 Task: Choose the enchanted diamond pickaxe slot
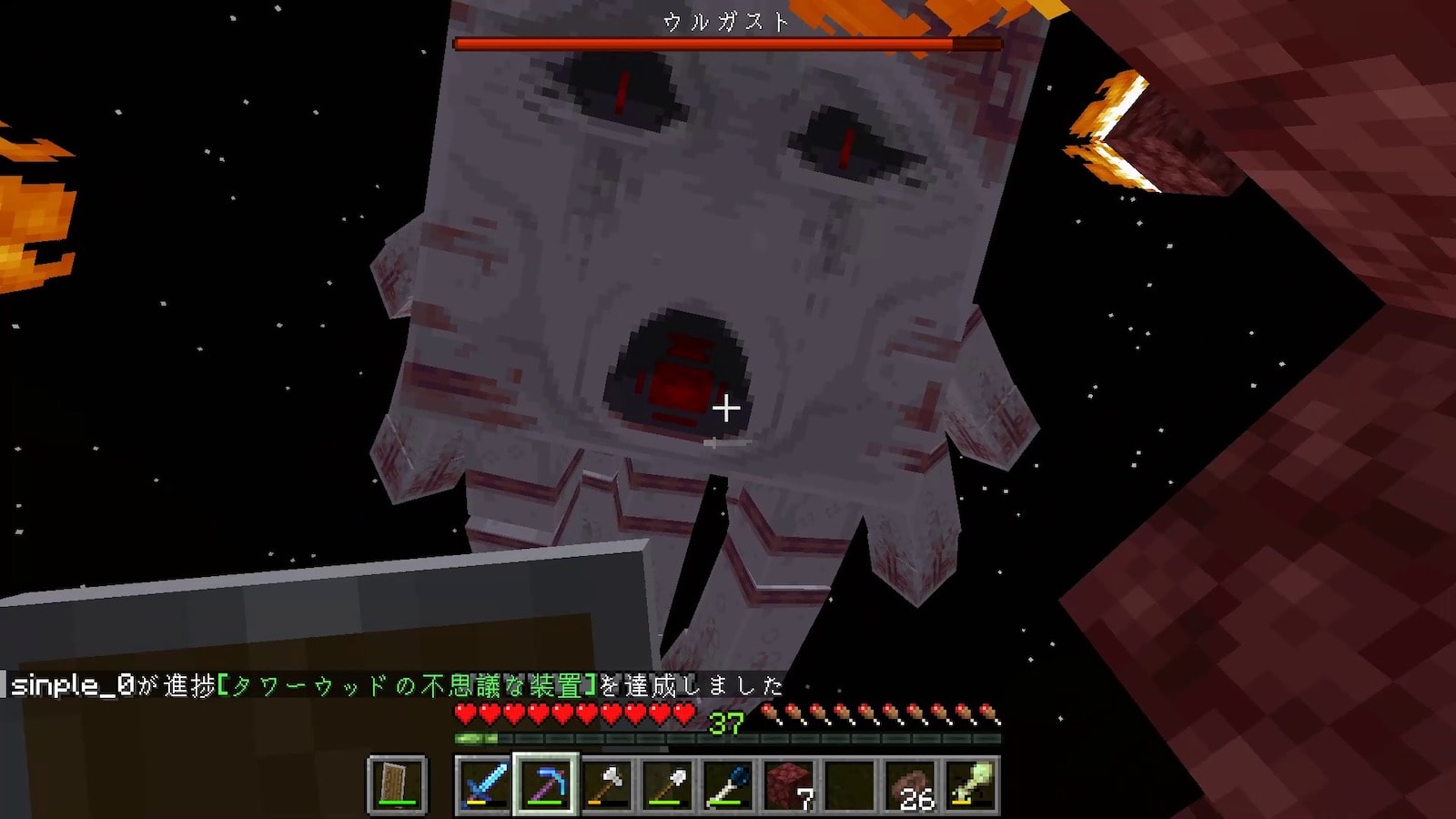point(545,784)
